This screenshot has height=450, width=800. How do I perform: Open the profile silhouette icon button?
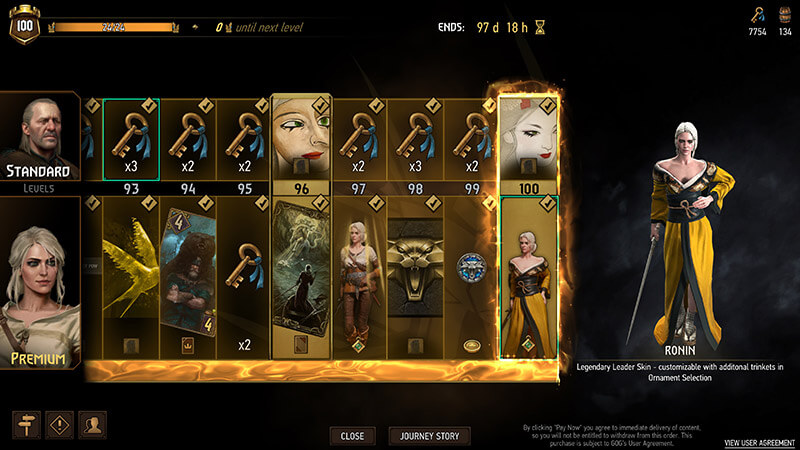(x=93, y=423)
